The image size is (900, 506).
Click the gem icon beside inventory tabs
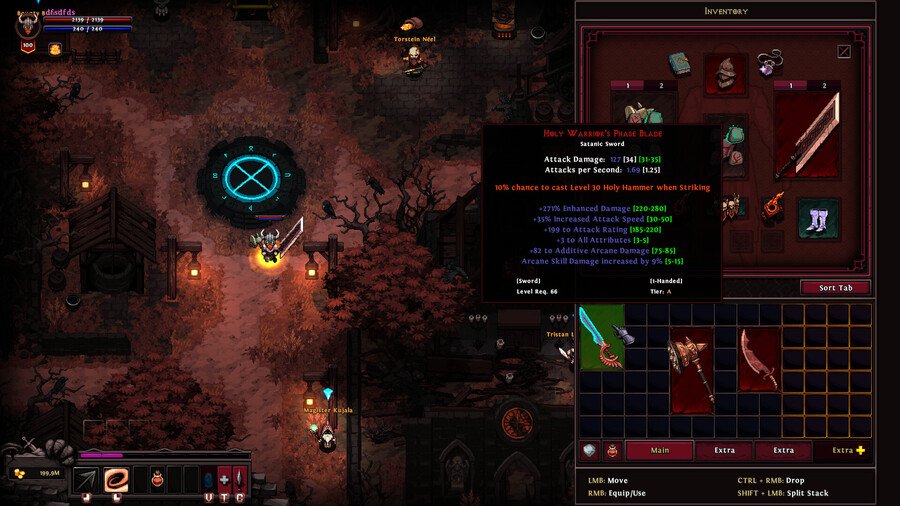(589, 451)
